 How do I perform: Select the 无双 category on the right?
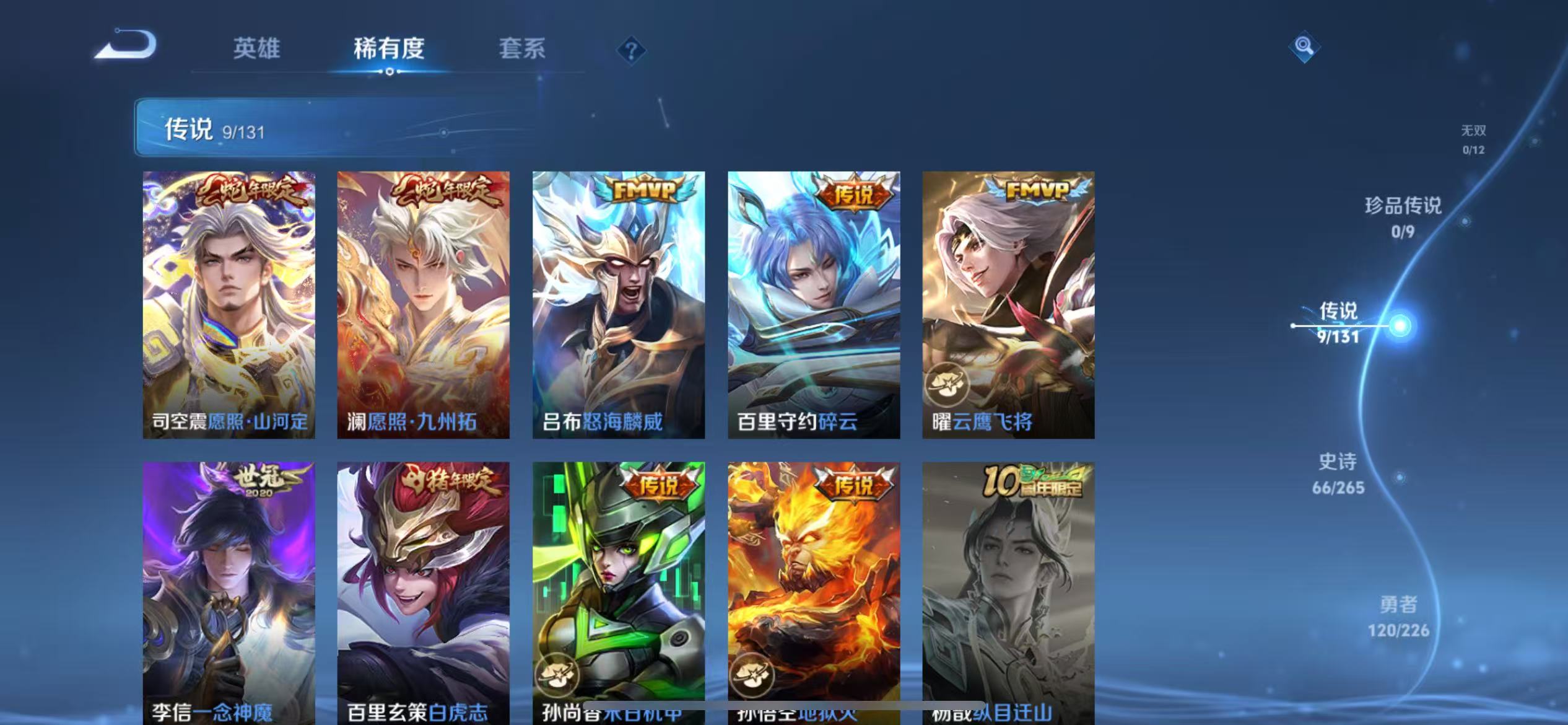click(1474, 139)
